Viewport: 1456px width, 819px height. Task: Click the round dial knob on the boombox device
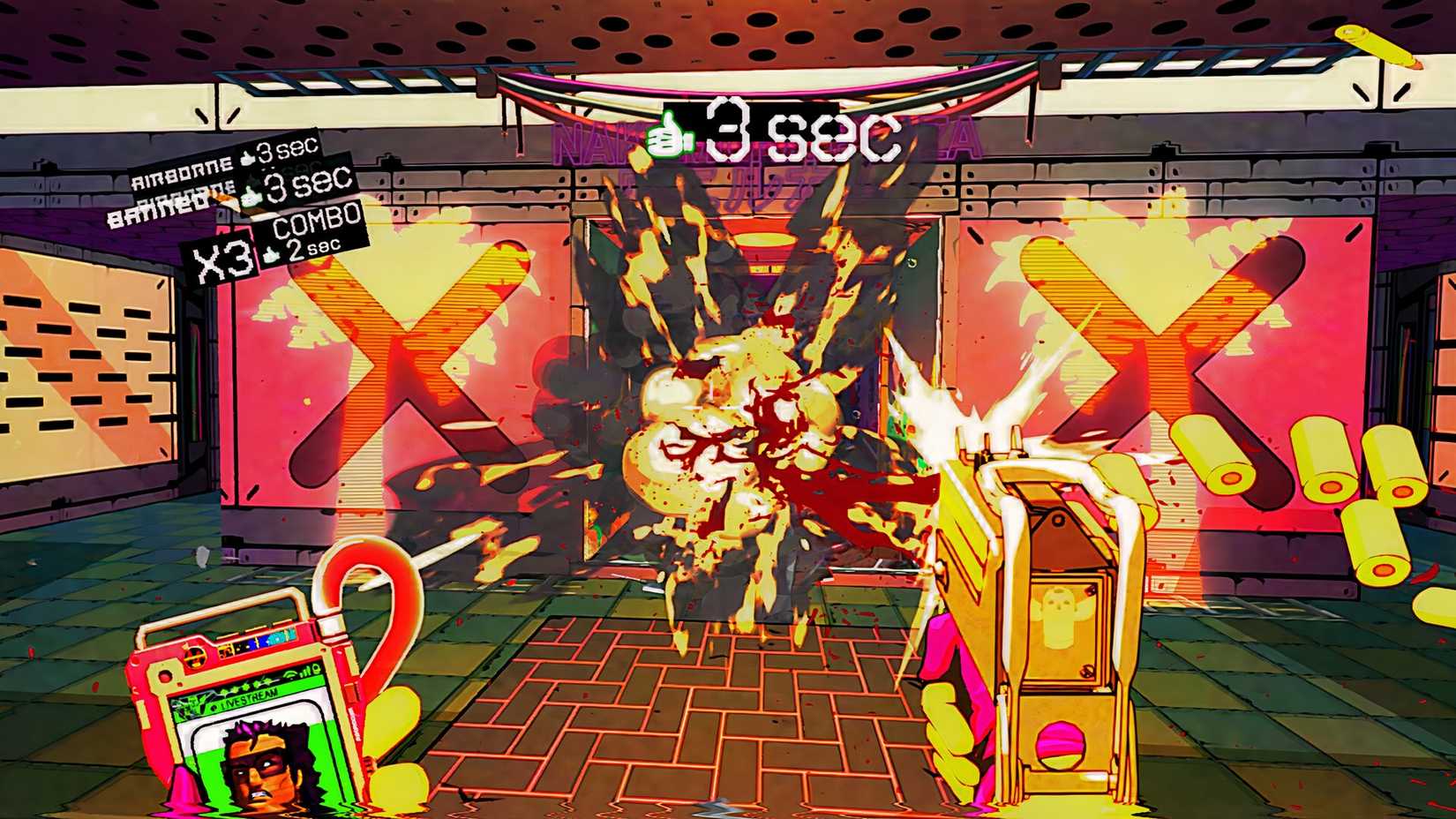click(x=193, y=657)
